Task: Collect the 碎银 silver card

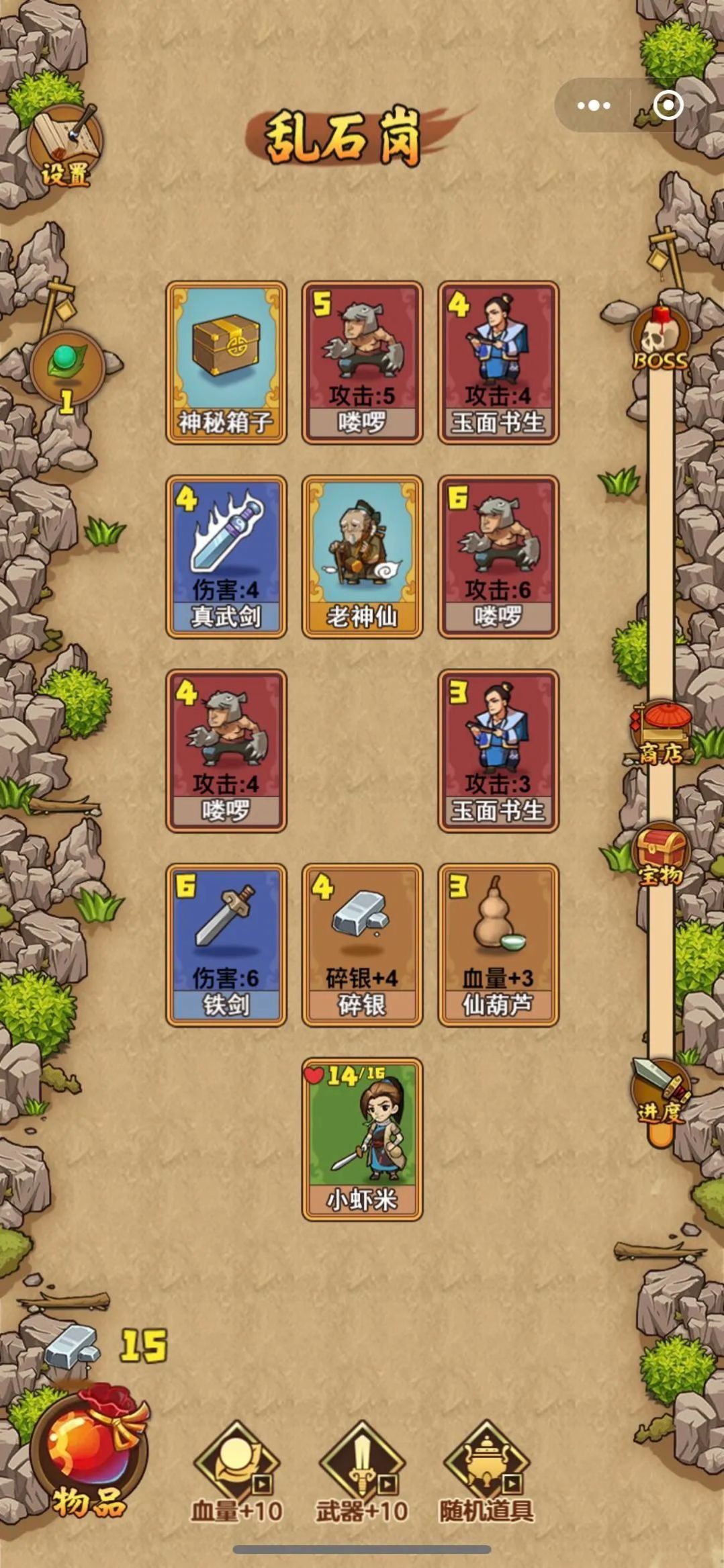Action: (x=362, y=945)
